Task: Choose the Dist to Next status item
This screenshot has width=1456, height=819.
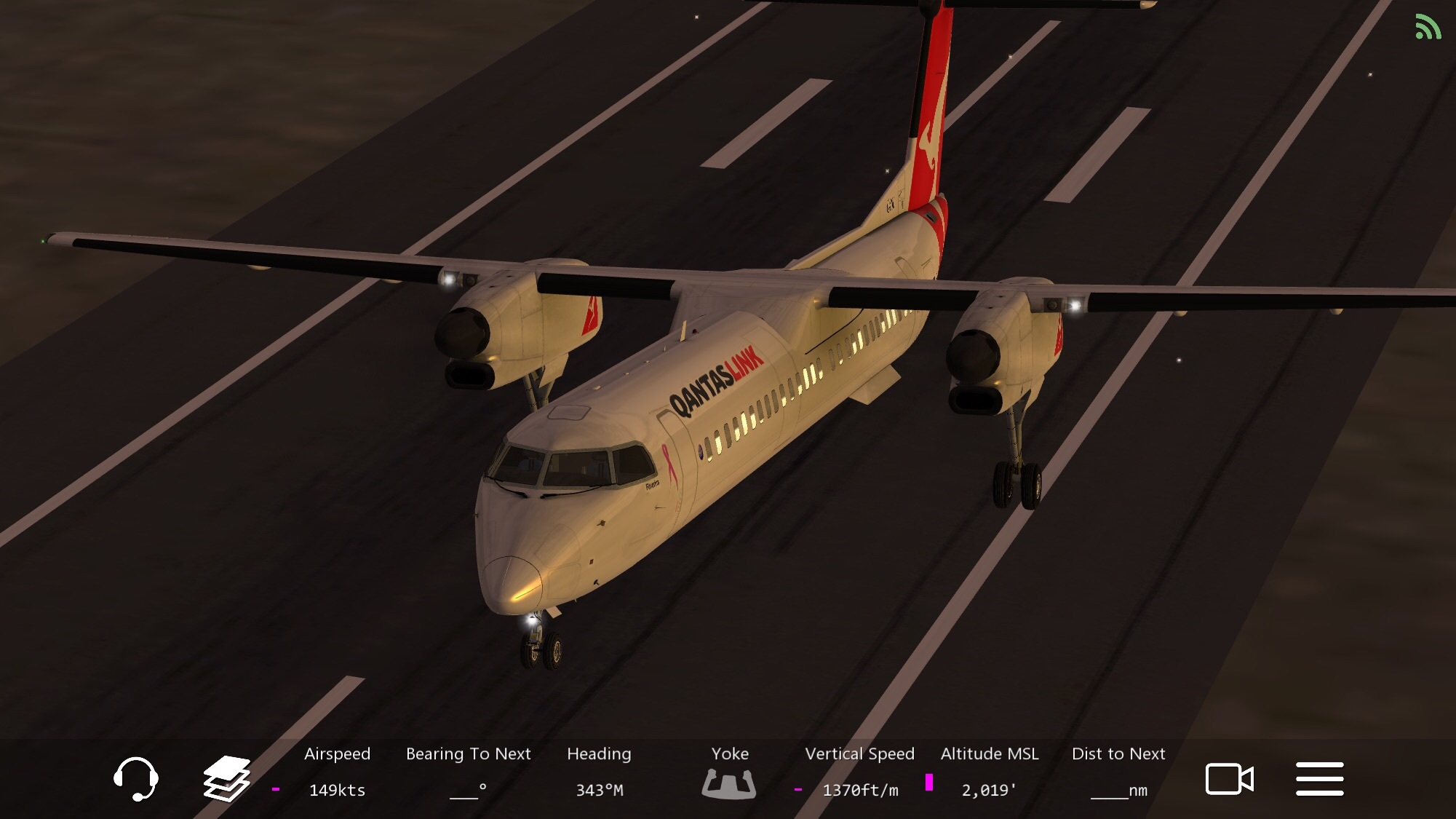Action: 1118,773
